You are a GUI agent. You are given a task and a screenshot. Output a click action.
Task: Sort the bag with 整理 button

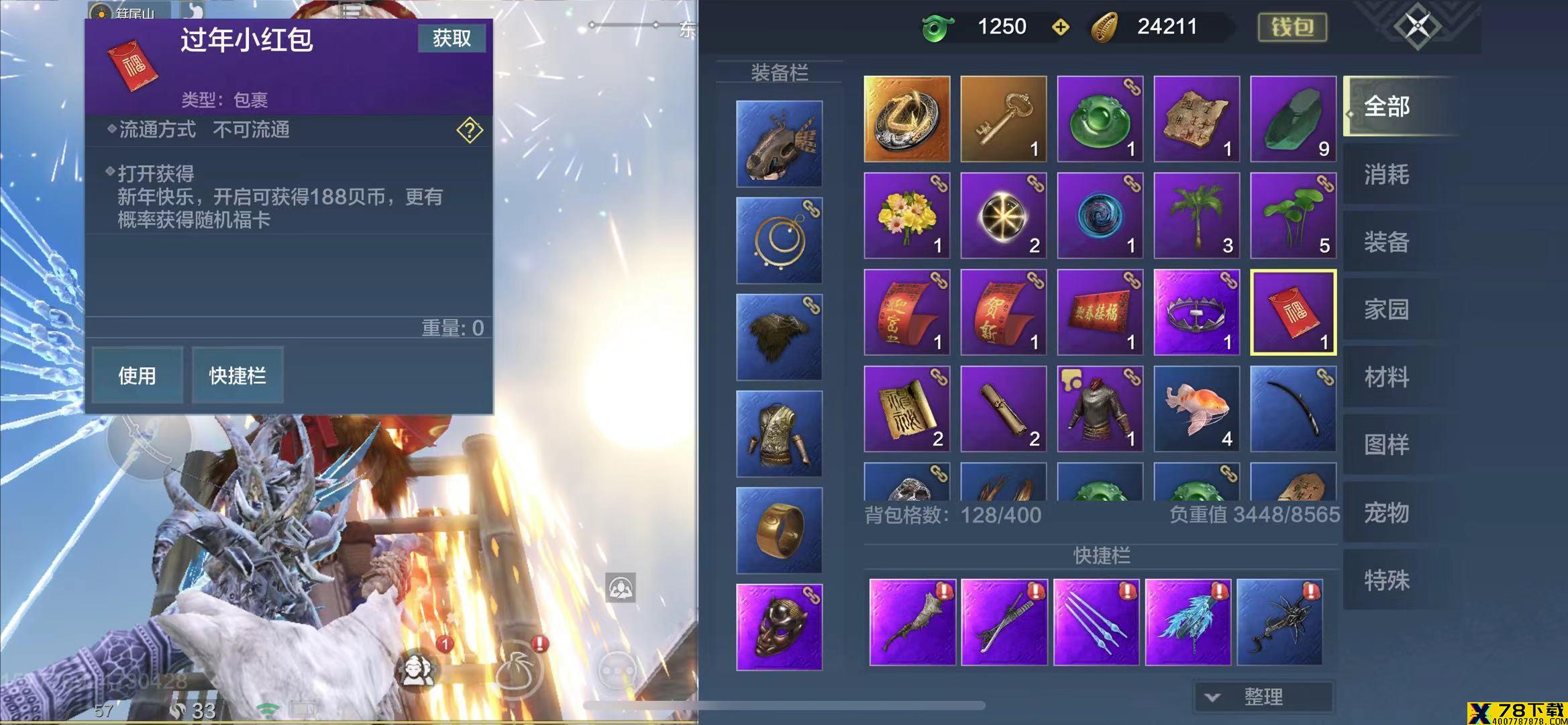tap(1263, 697)
